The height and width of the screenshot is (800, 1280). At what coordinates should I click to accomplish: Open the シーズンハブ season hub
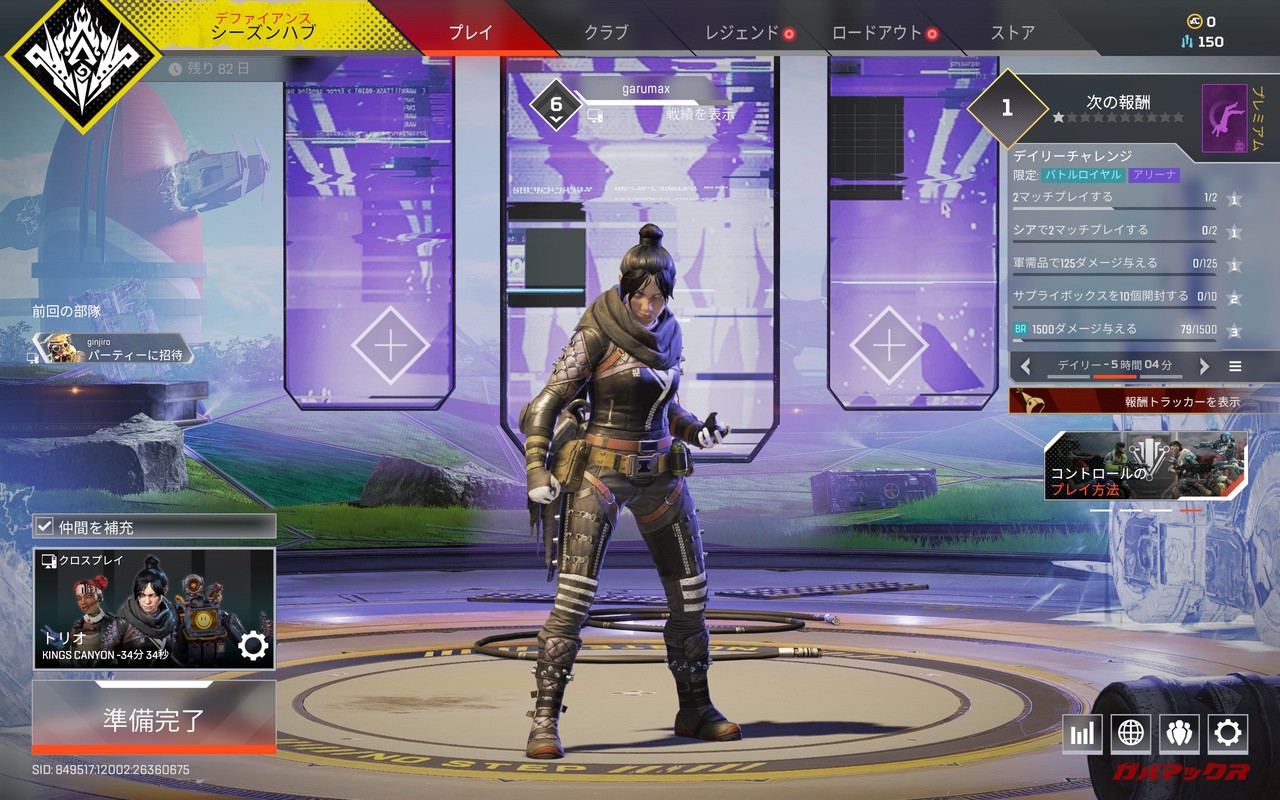tap(262, 30)
